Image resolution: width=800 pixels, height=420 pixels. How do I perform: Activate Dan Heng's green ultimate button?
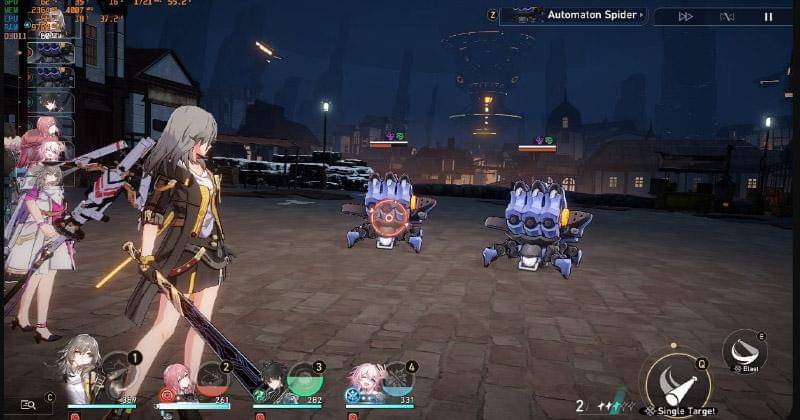[303, 379]
